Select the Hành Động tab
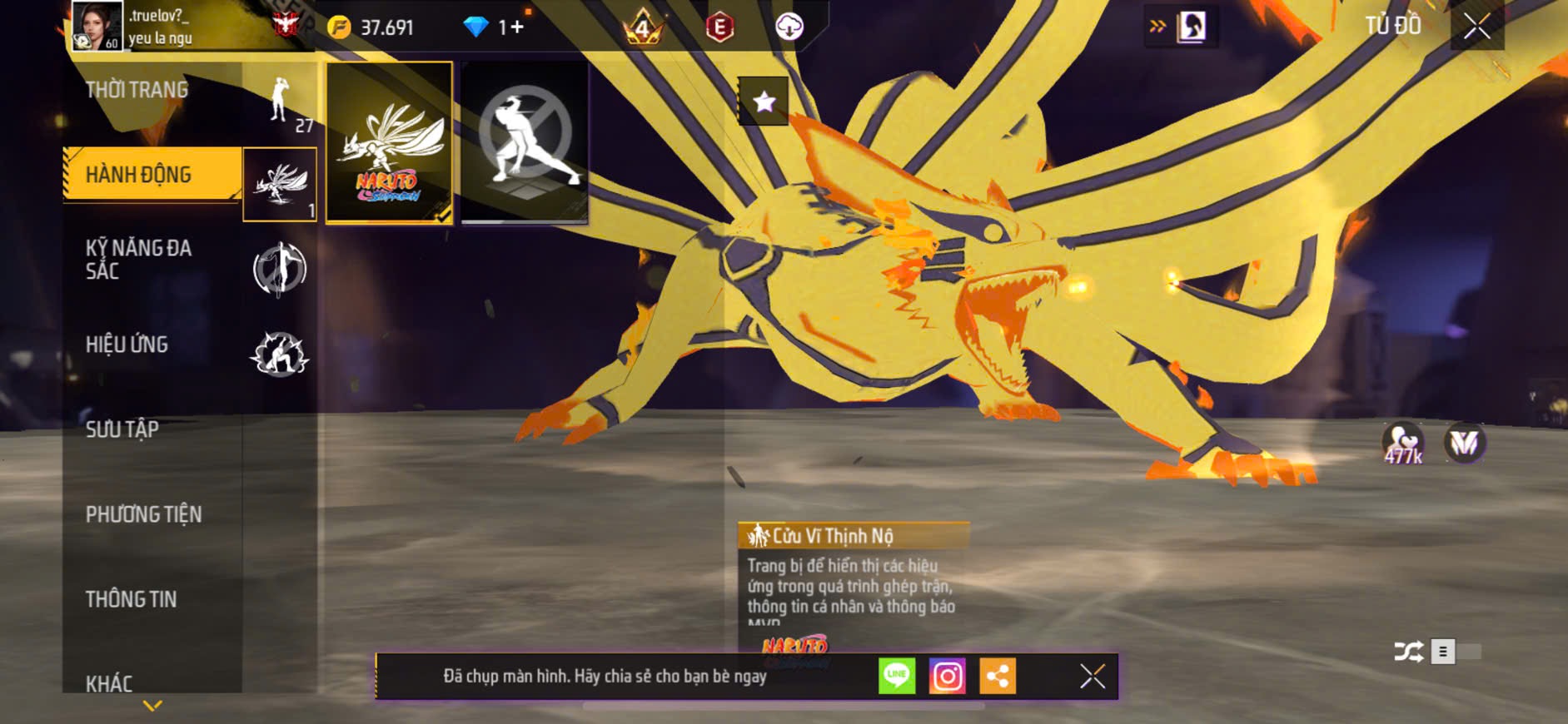Image resolution: width=1568 pixels, height=724 pixels. point(139,175)
